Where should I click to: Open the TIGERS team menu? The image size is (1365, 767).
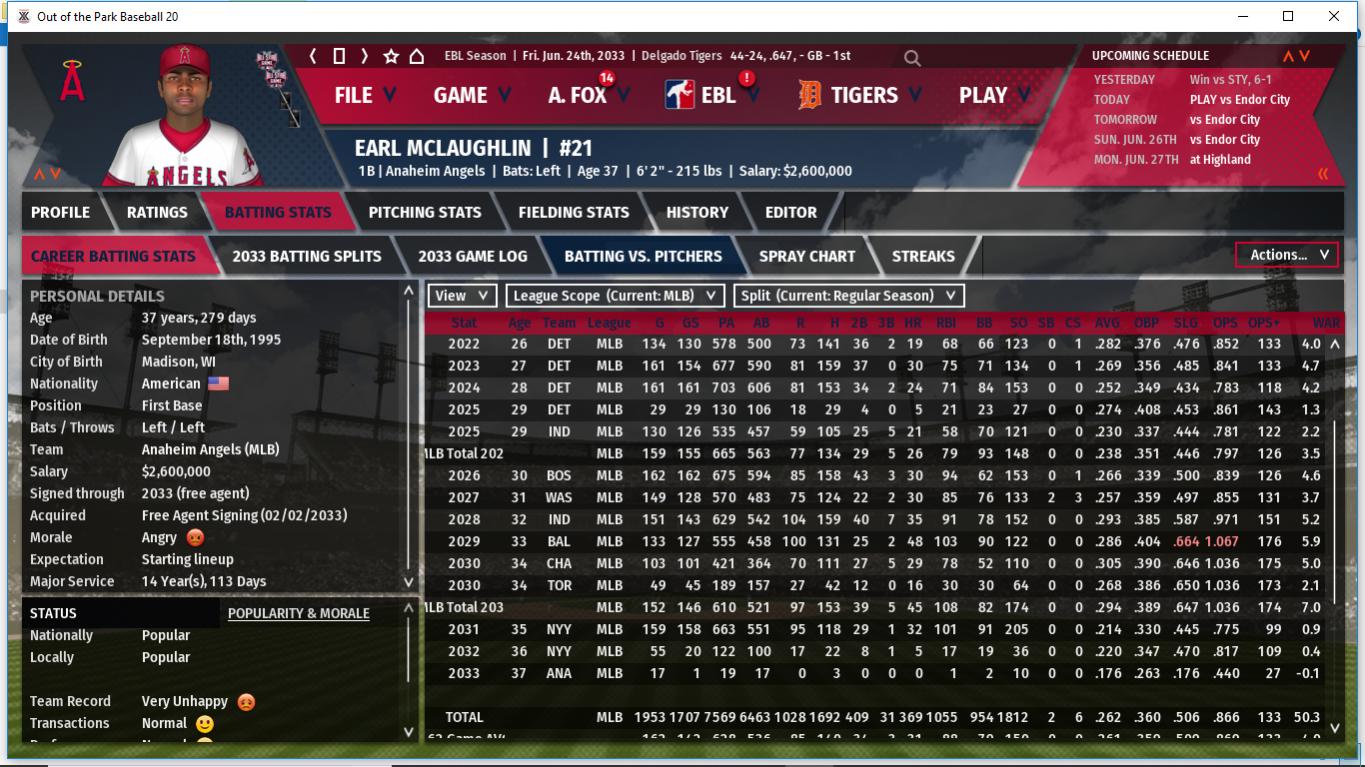pyautogui.click(x=863, y=95)
